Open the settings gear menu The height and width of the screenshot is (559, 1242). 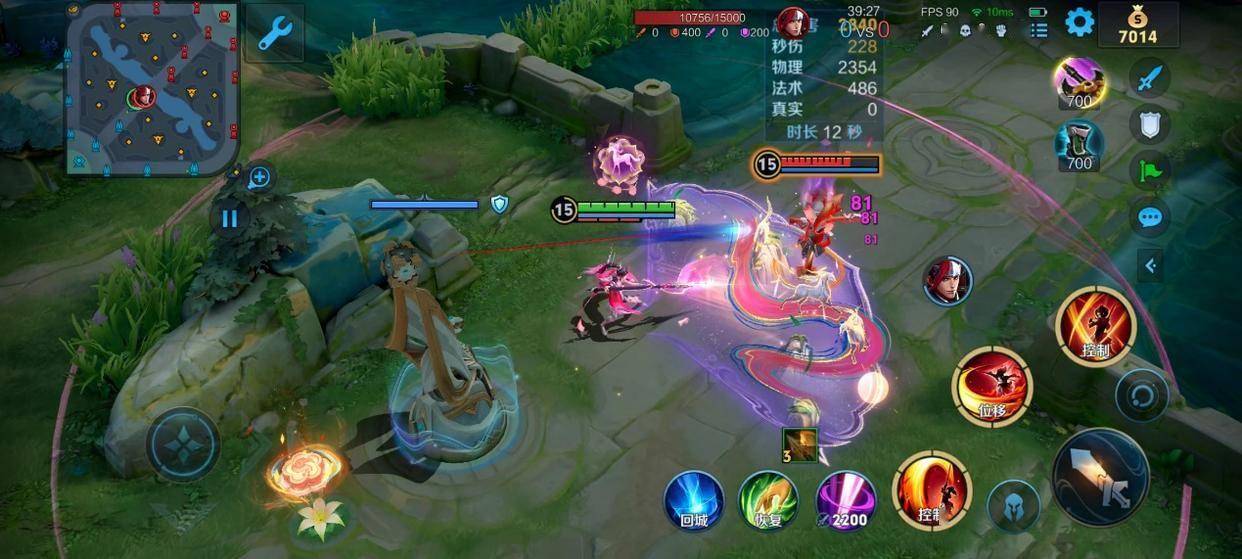click(x=1079, y=22)
